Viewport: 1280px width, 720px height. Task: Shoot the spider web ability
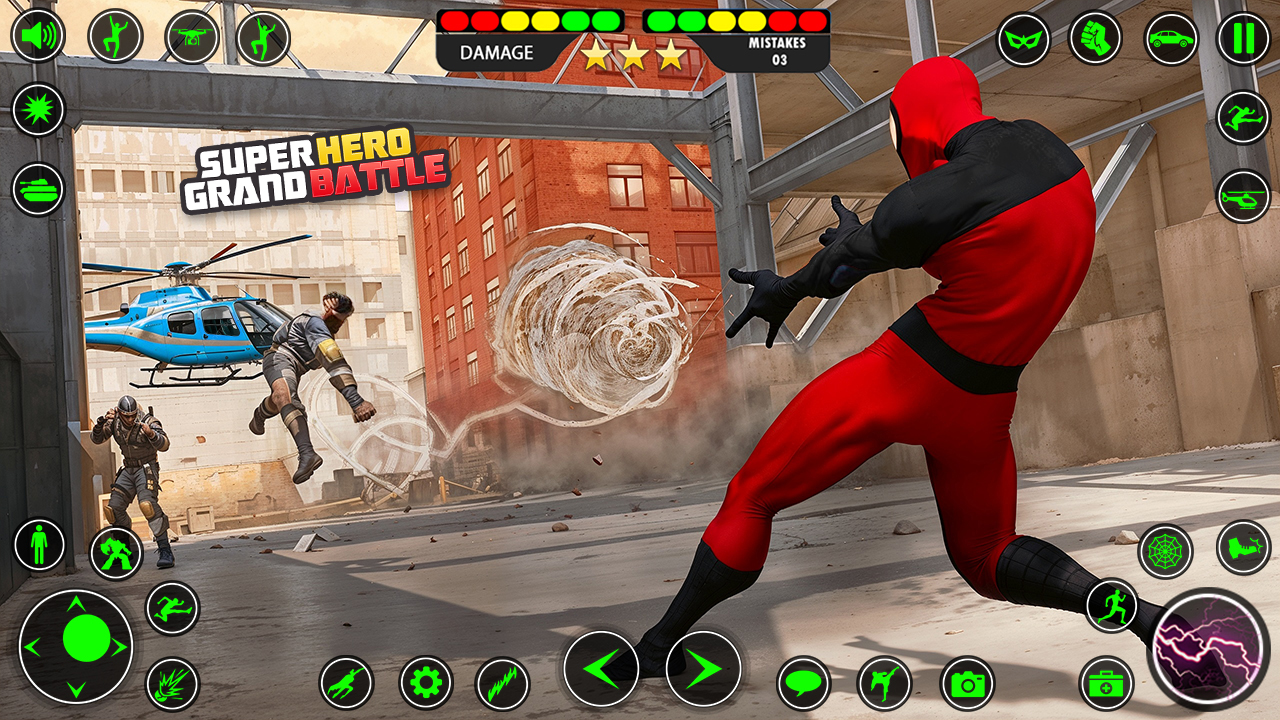1165,551
